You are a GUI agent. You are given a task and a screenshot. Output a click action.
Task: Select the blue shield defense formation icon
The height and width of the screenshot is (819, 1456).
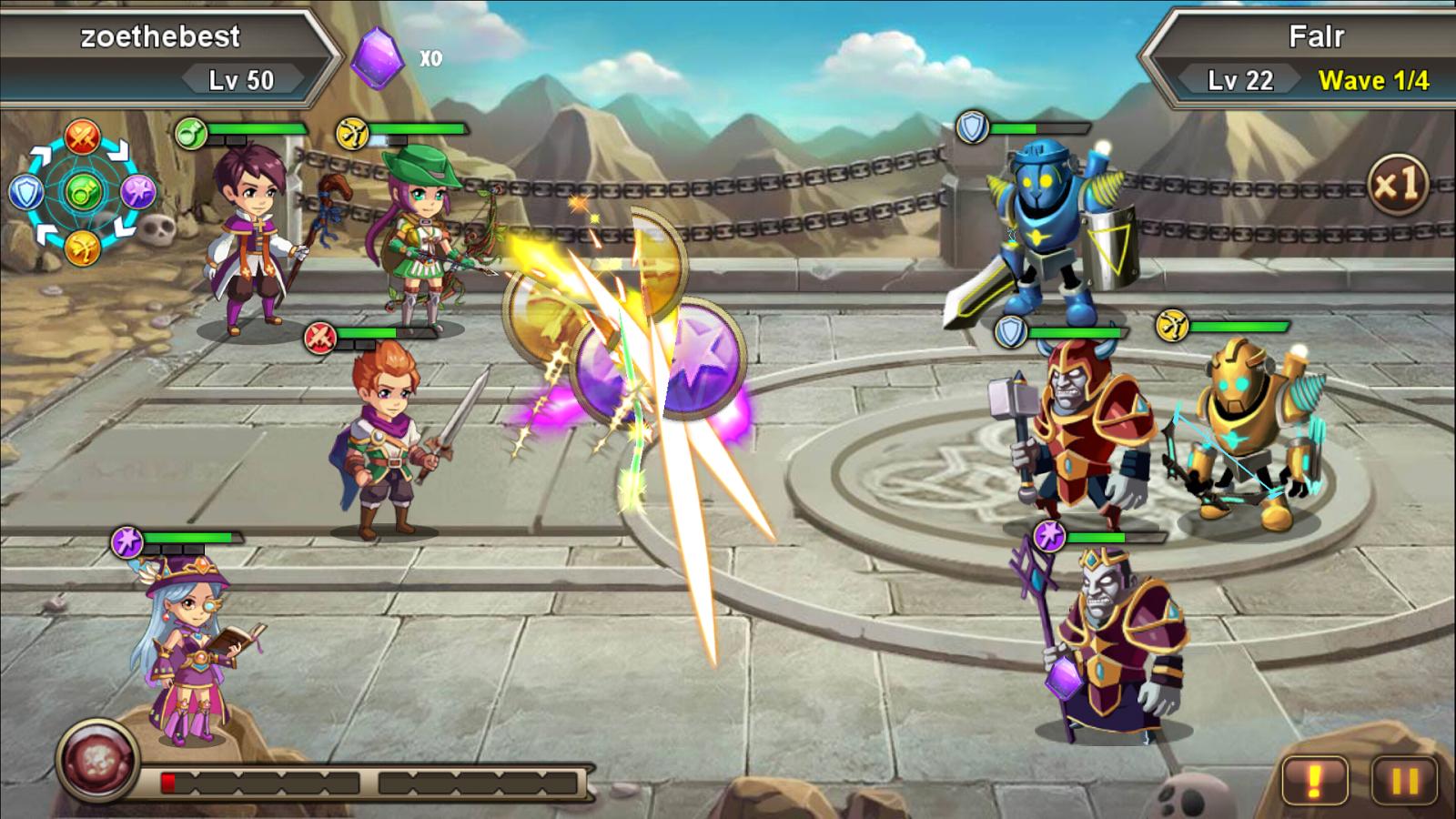point(27,191)
